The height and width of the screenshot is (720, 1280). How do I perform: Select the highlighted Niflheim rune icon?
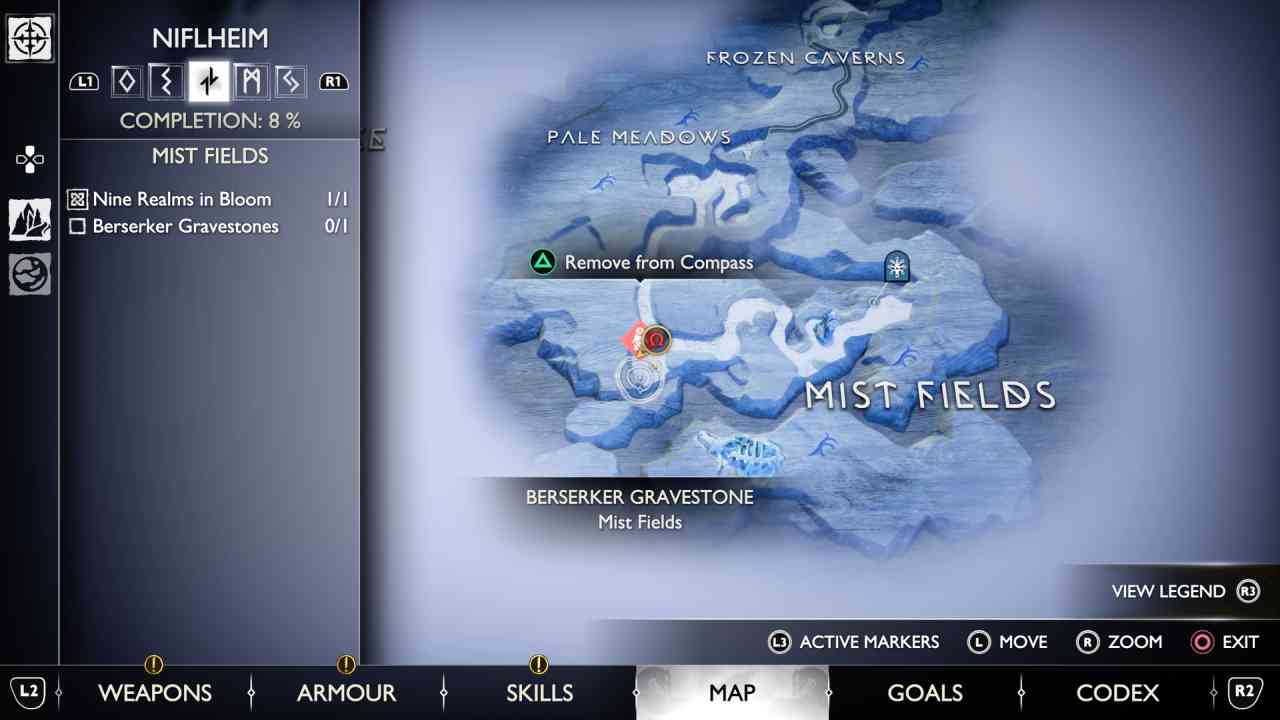(x=208, y=81)
